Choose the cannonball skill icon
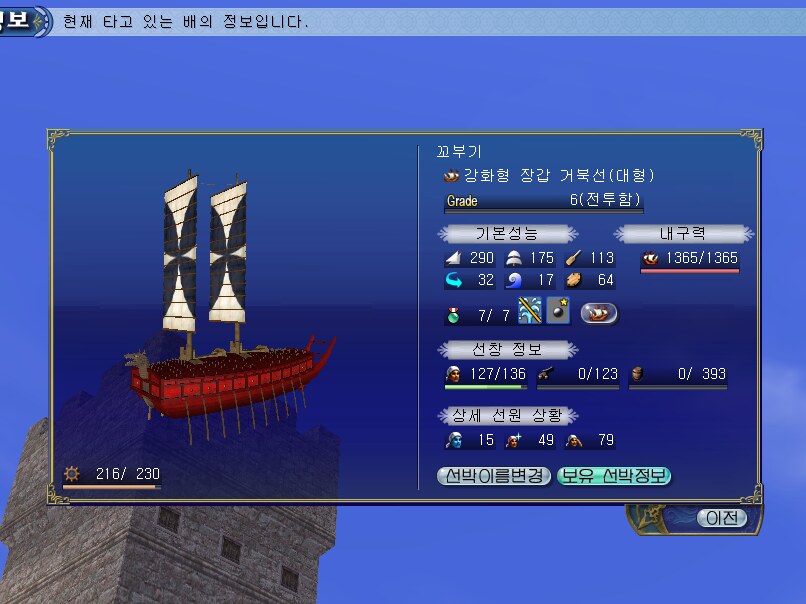 pyautogui.click(x=559, y=312)
